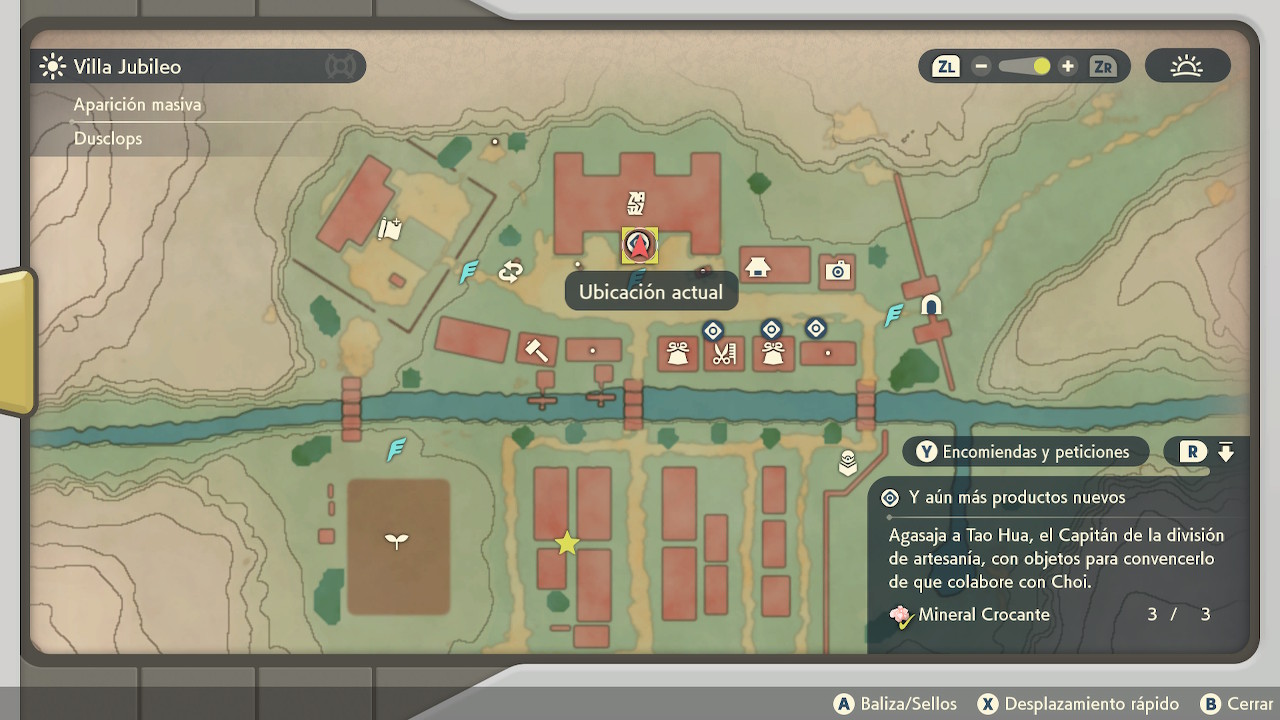The width and height of the screenshot is (1280, 720).
Task: Choose the hairdresser scissors icon
Action: tap(724, 353)
